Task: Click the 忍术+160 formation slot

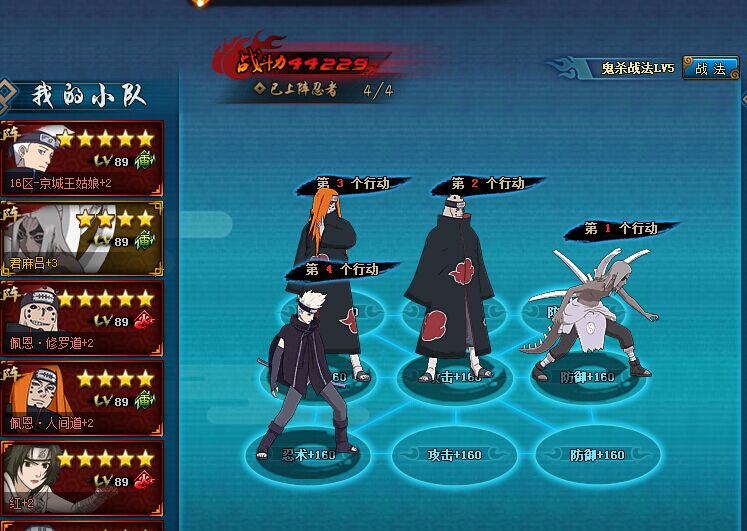Action: point(307,456)
